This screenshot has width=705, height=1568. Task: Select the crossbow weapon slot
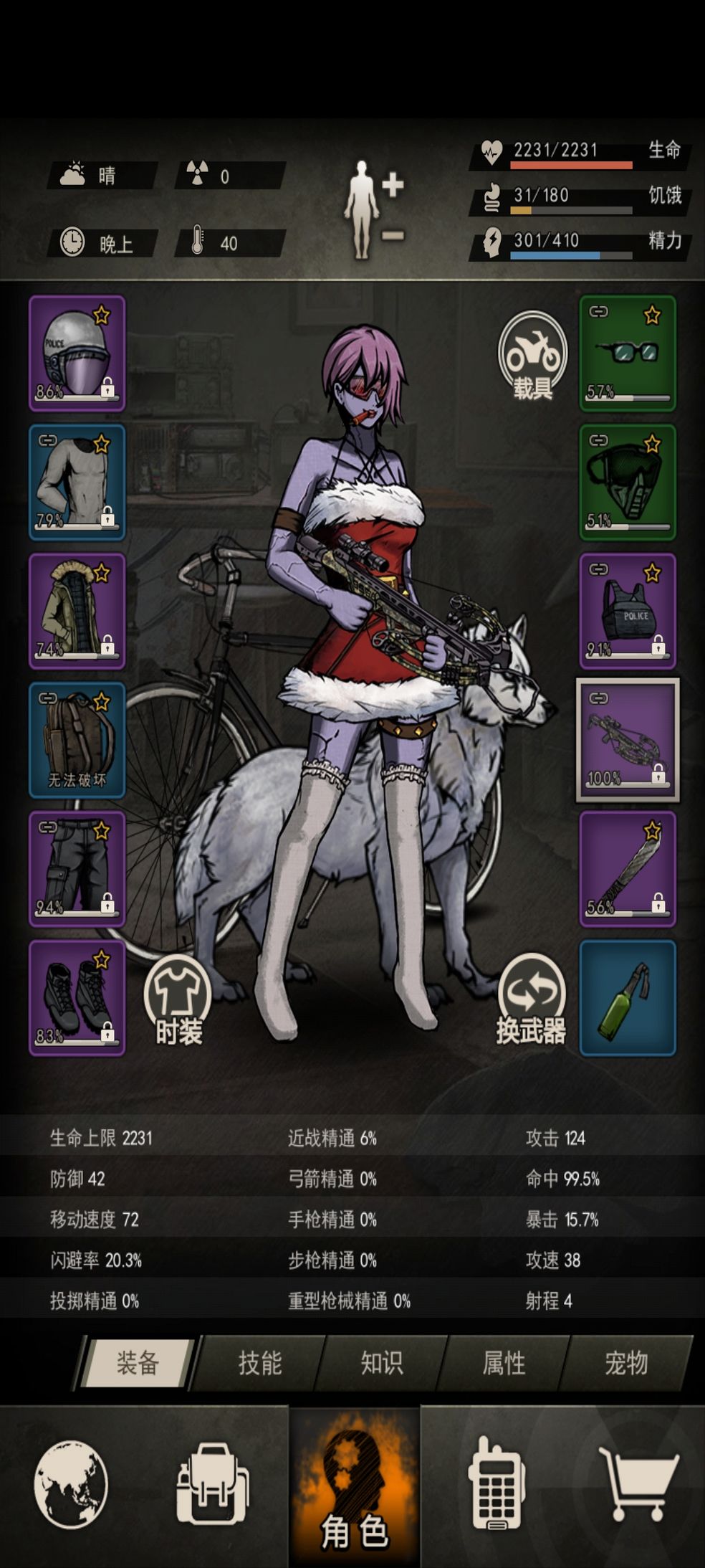coord(627,740)
